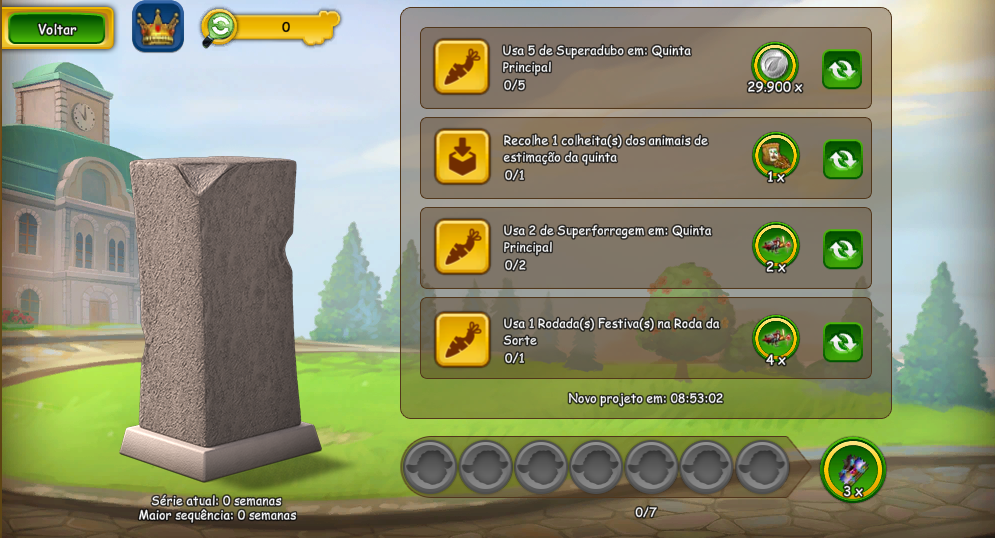Go back with the Voltar button
This screenshot has width=995, height=538.
coord(57,29)
